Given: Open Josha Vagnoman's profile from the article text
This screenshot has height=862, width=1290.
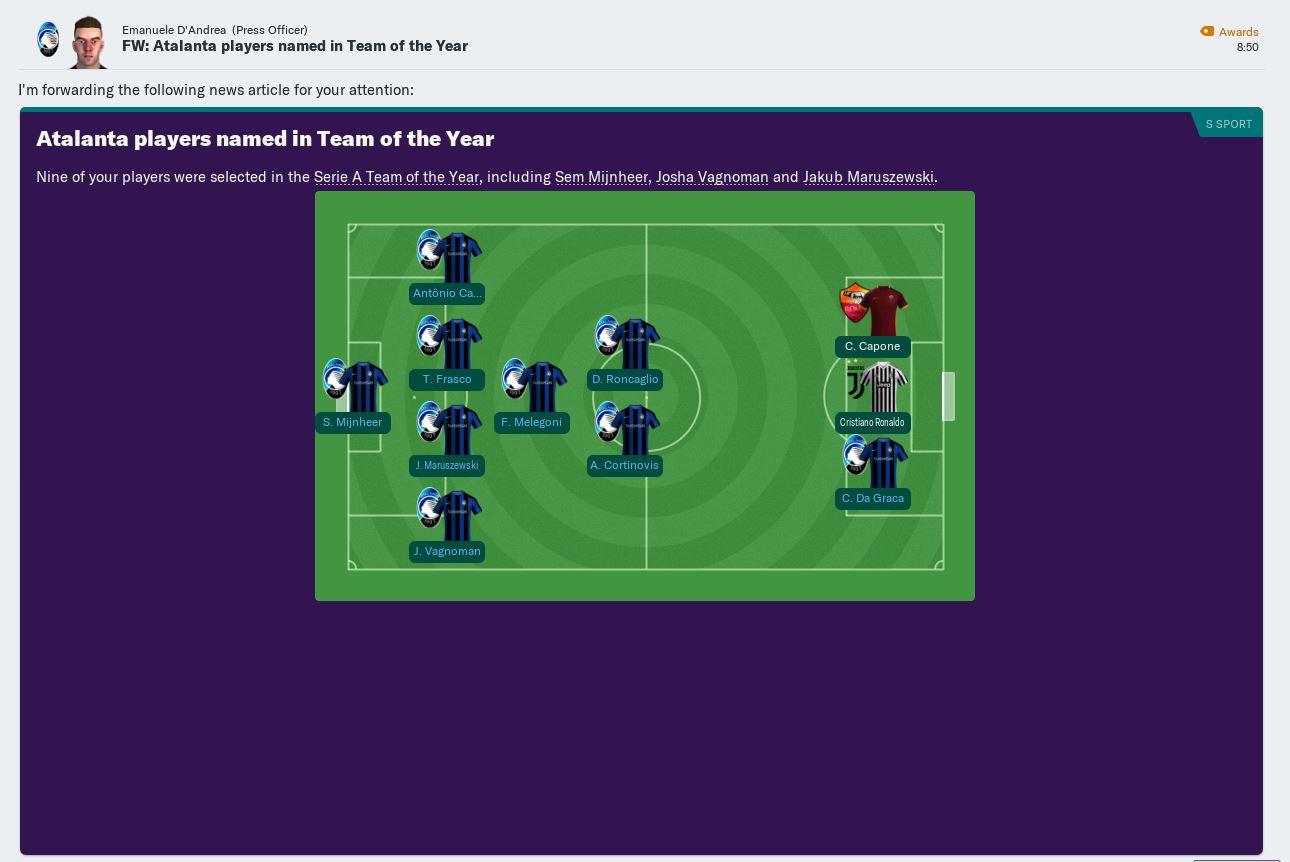Looking at the screenshot, I should 712,177.
